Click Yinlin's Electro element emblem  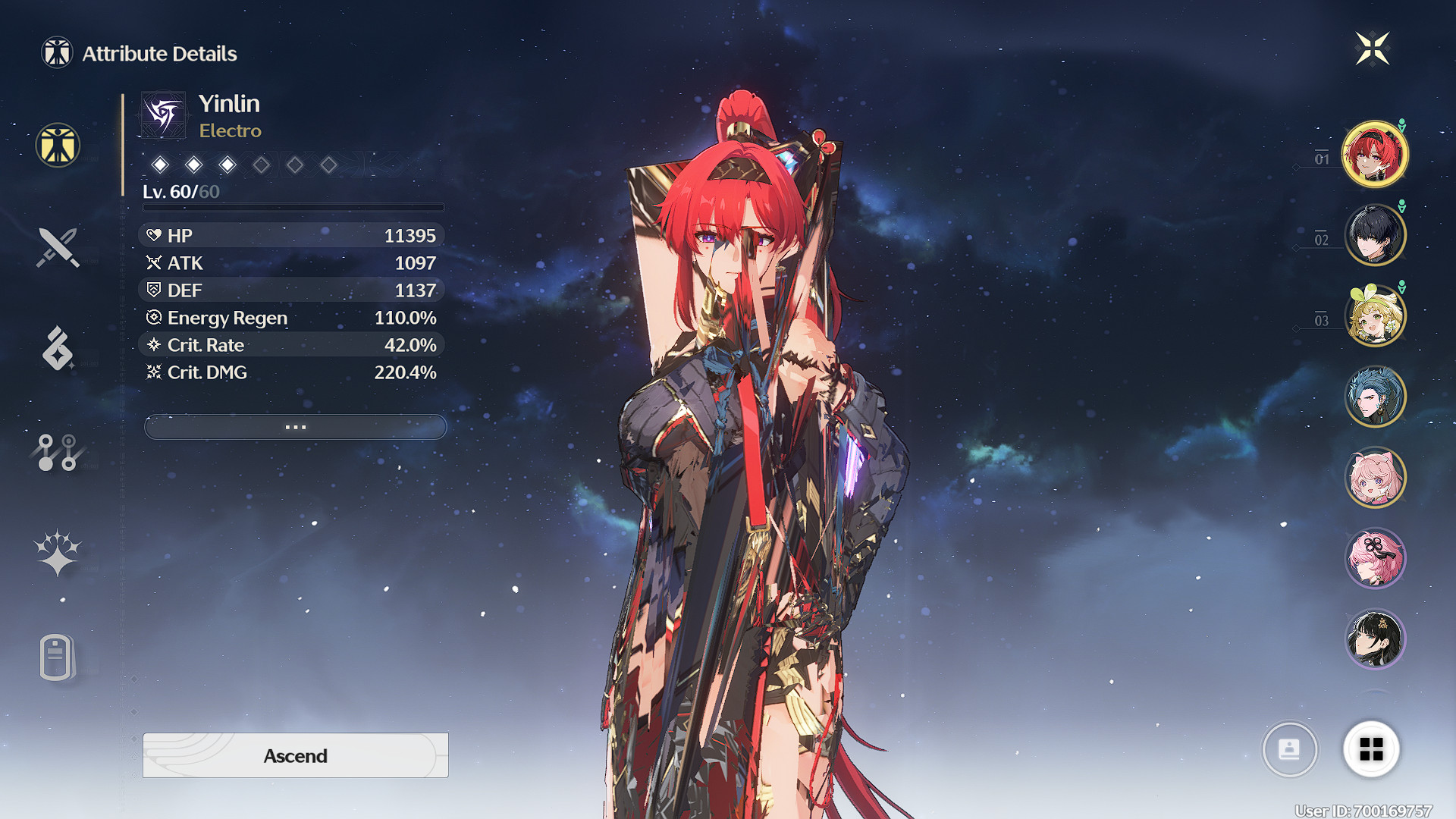tap(163, 115)
